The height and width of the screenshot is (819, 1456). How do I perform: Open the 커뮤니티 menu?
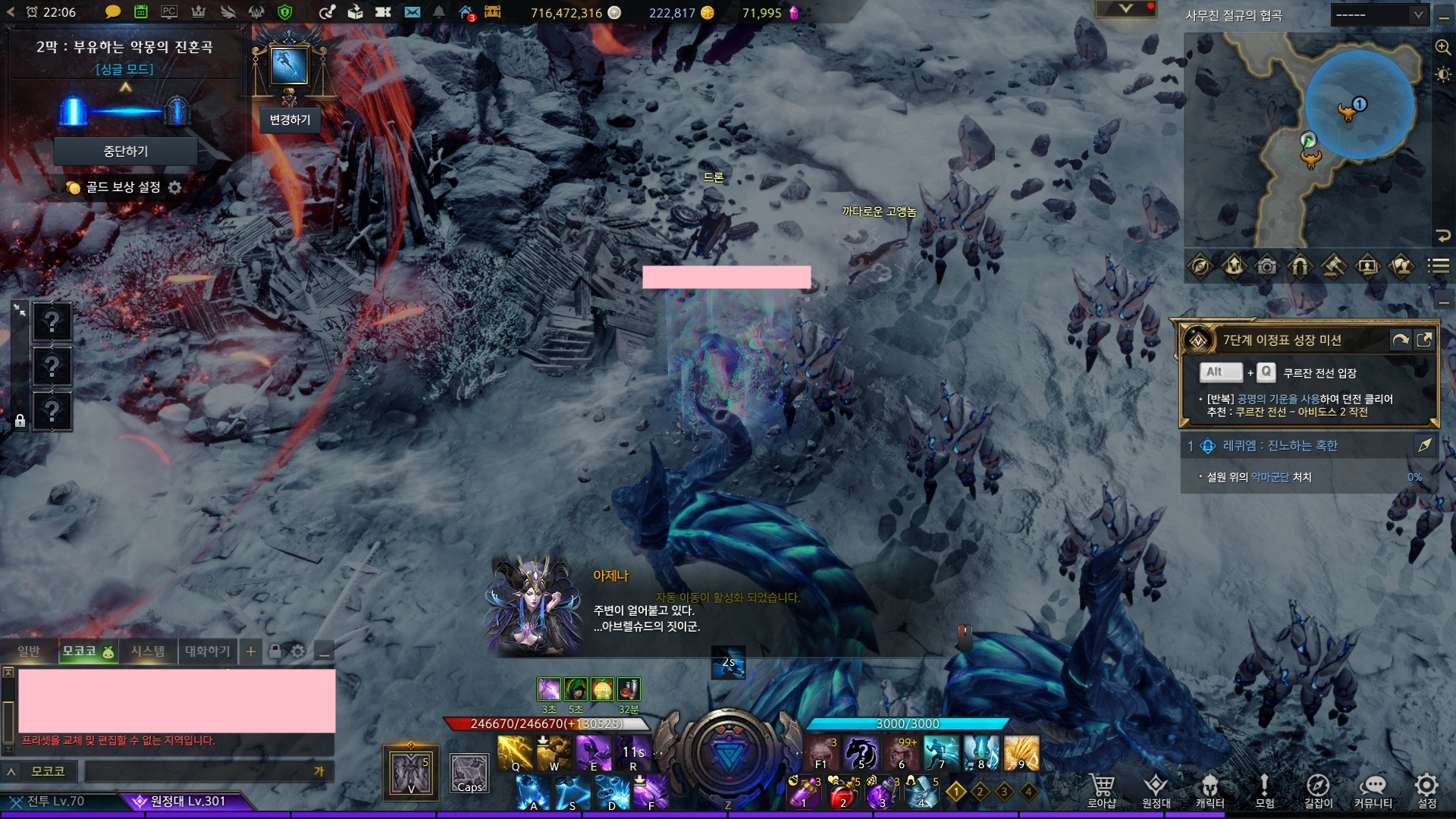click(x=1373, y=791)
